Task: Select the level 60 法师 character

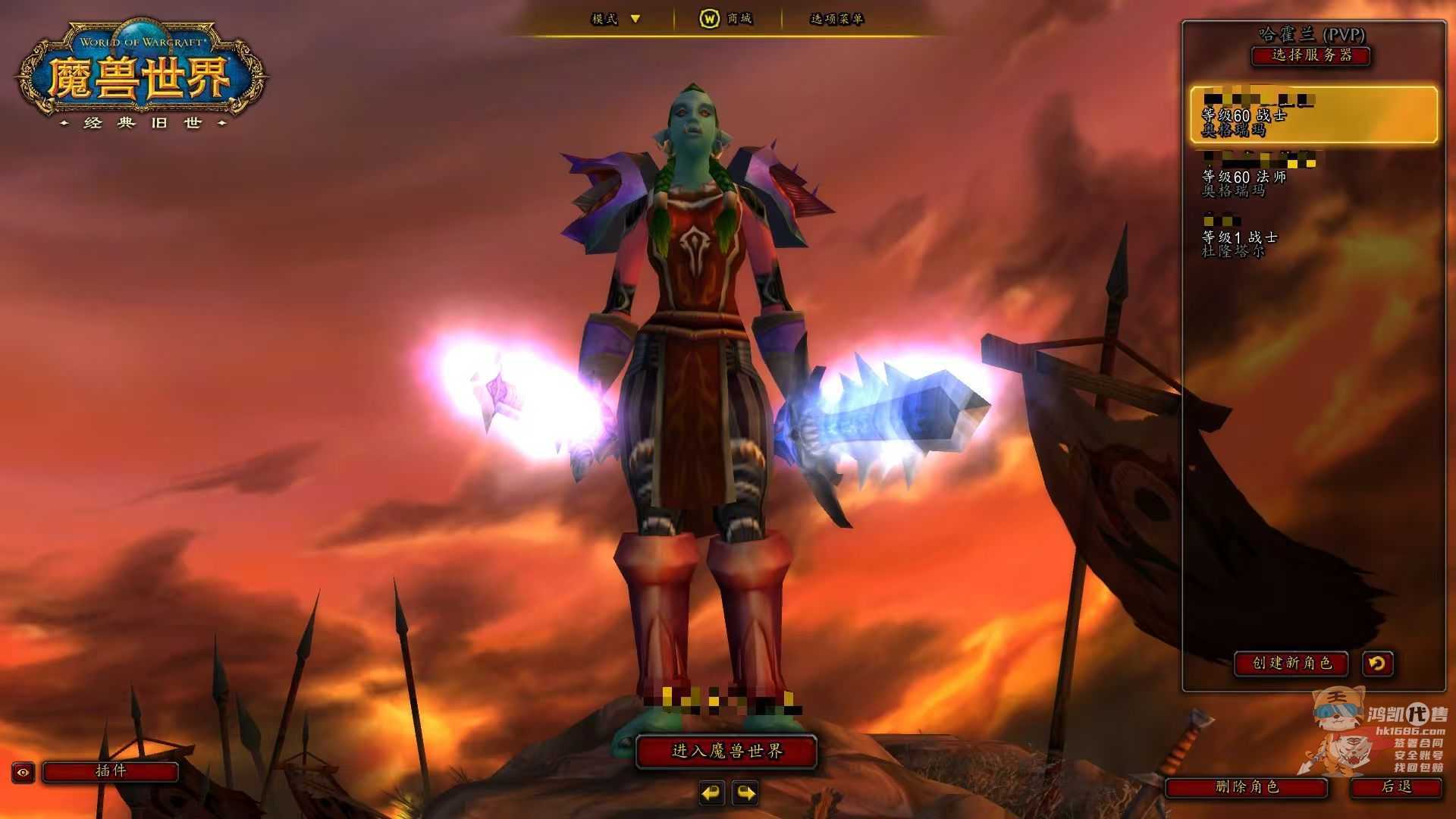Action: [x=1313, y=176]
